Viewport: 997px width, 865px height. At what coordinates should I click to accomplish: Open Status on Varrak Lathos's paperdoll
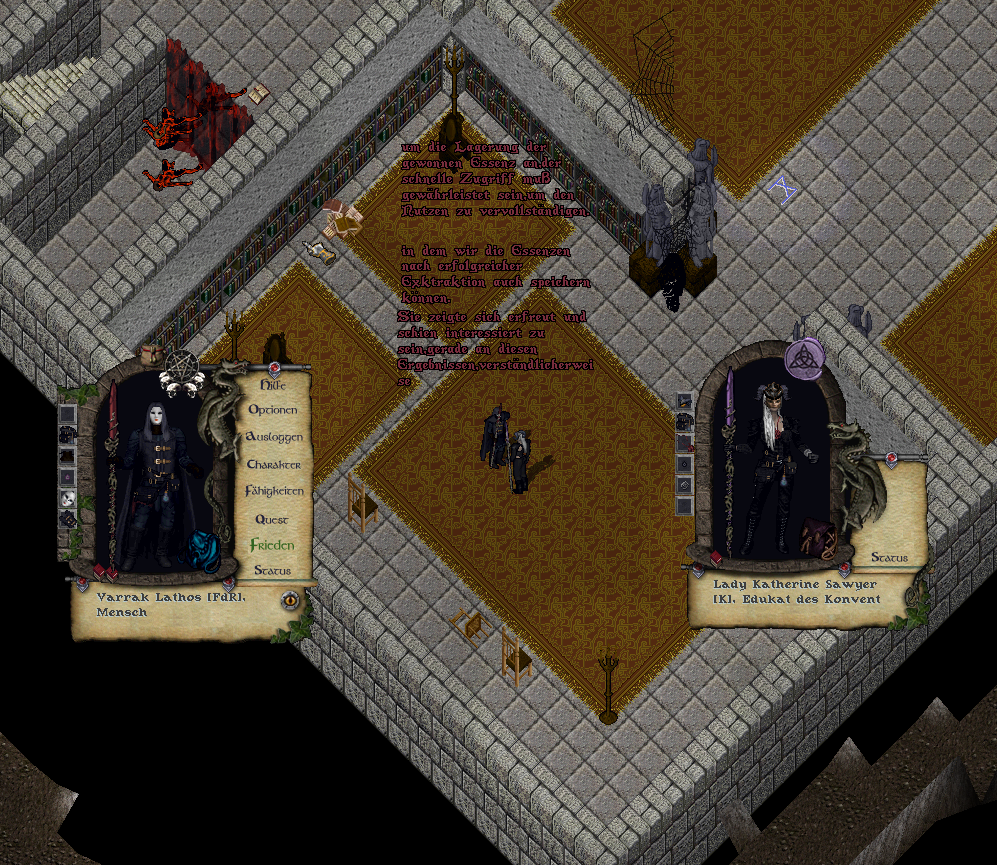pyautogui.click(x=272, y=571)
